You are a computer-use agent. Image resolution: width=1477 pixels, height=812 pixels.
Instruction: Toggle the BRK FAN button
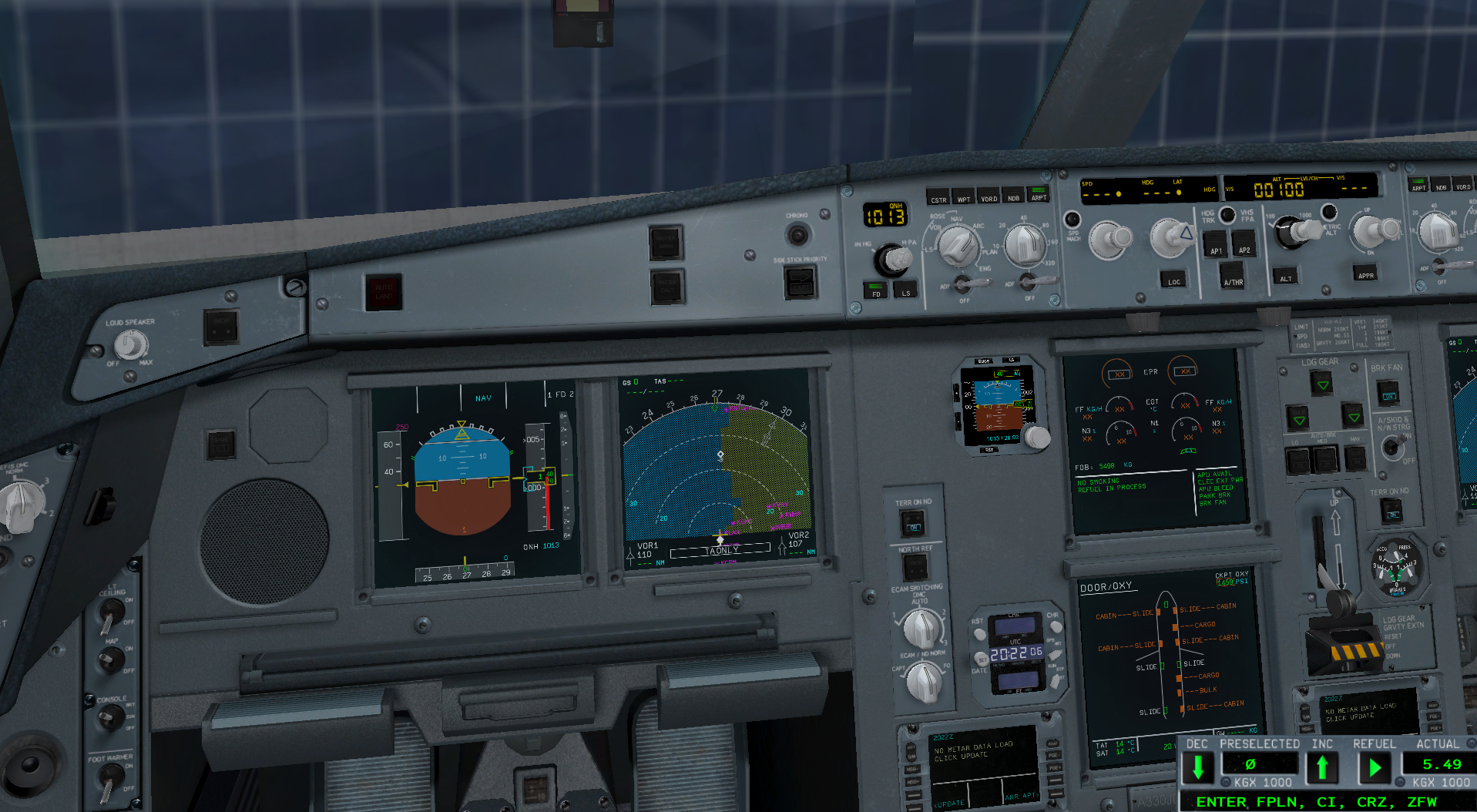pos(1388,394)
